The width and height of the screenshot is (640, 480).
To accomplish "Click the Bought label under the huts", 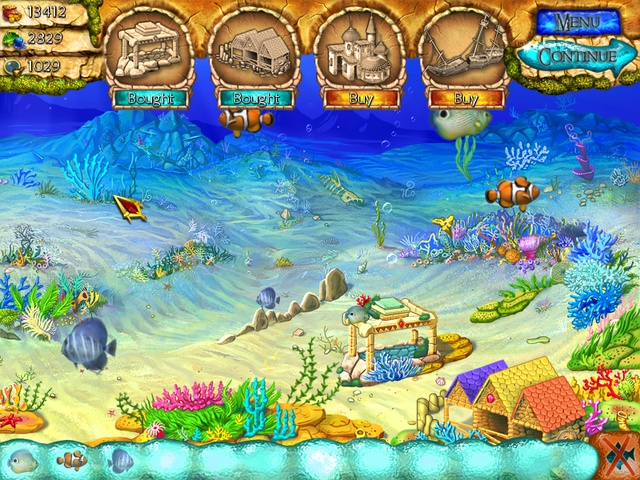I will (256, 98).
